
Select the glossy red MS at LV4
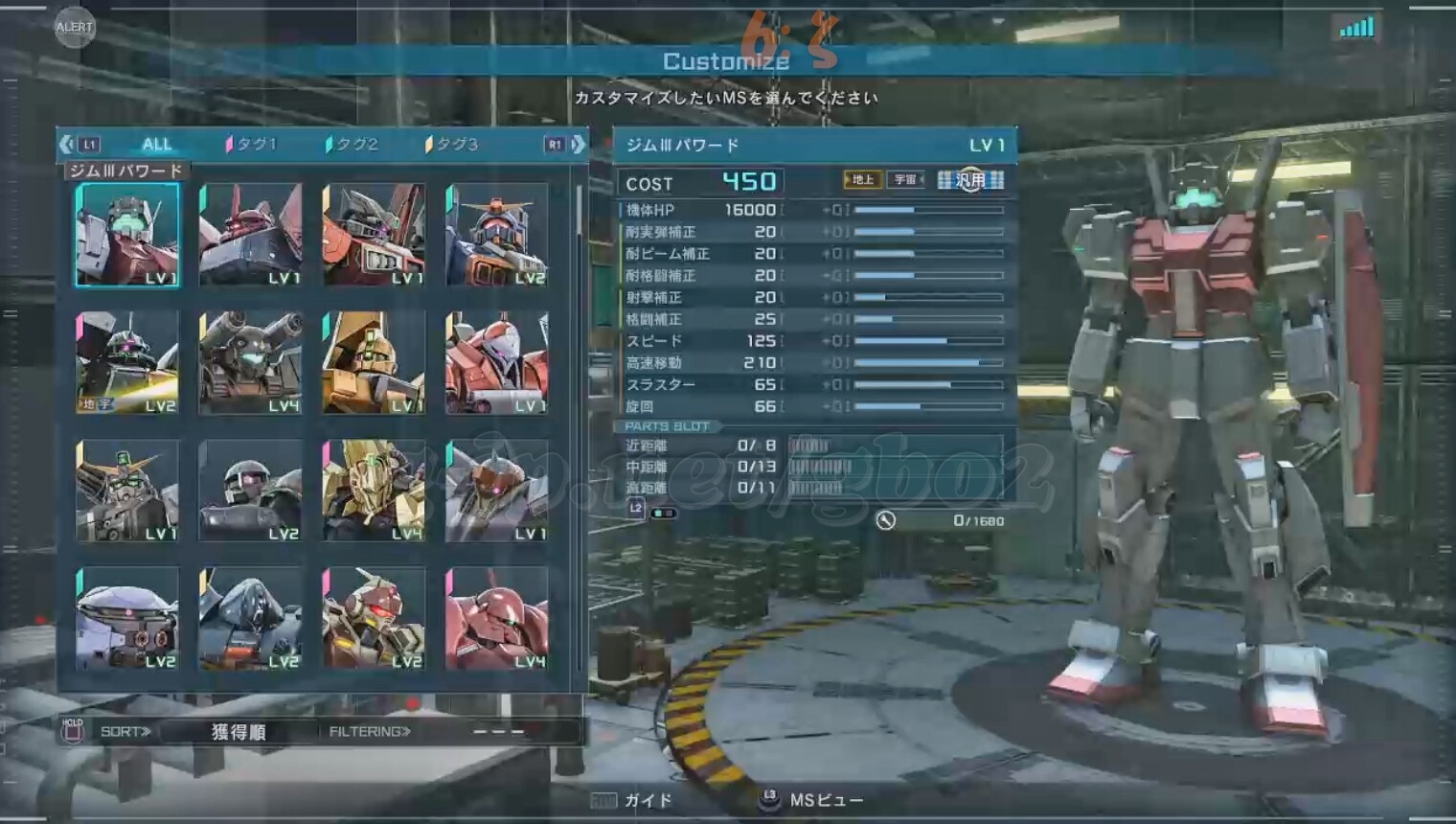click(x=496, y=618)
